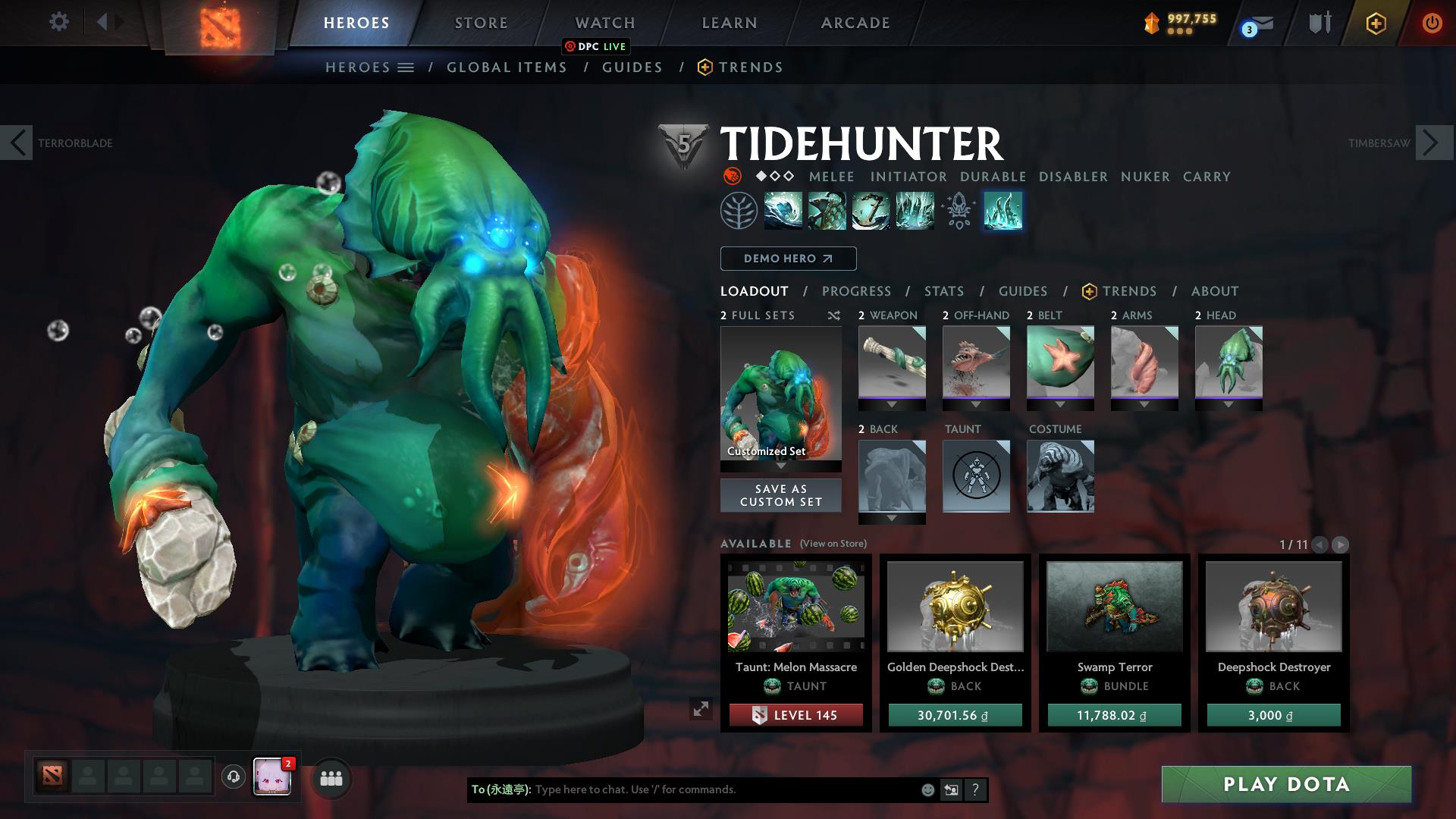Open the emoticon picker in the chat bar
Screen dimensions: 1456x819
[927, 789]
